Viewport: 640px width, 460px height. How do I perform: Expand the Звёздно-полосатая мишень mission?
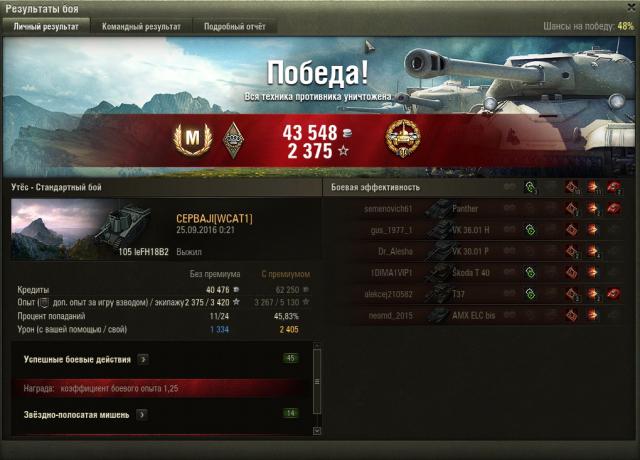(x=143, y=414)
